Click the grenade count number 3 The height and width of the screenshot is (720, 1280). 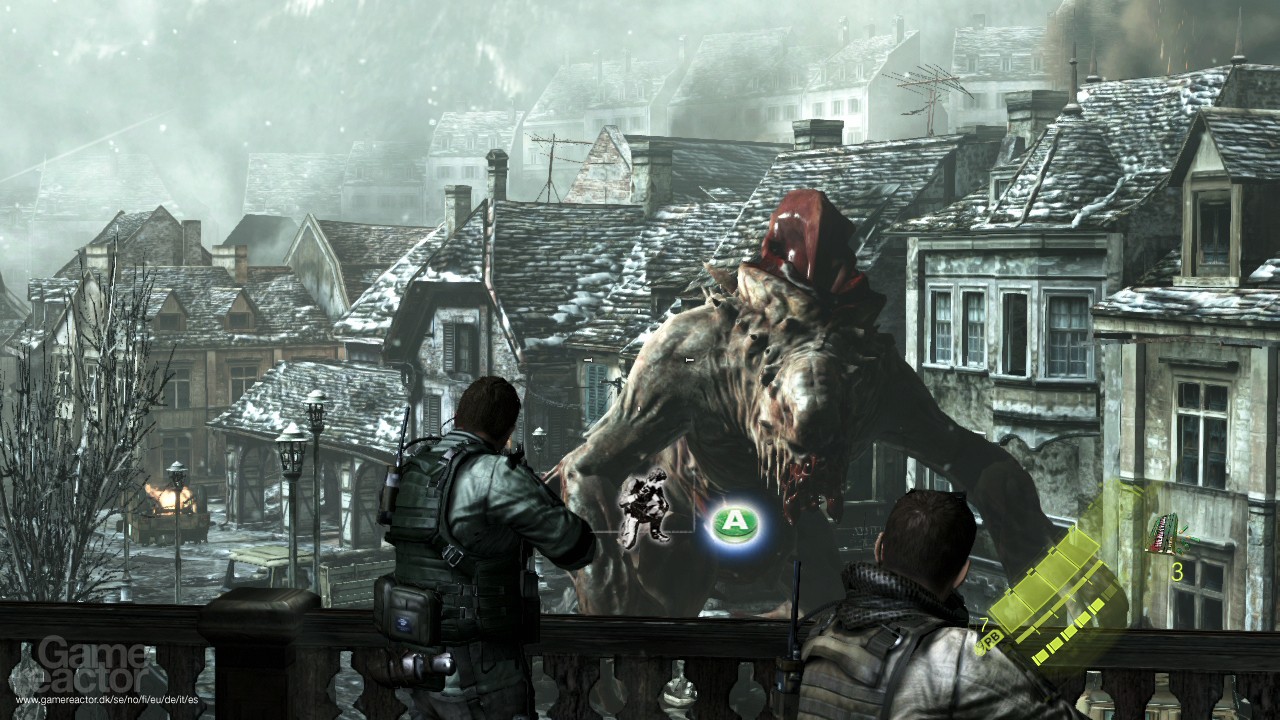point(1178,570)
